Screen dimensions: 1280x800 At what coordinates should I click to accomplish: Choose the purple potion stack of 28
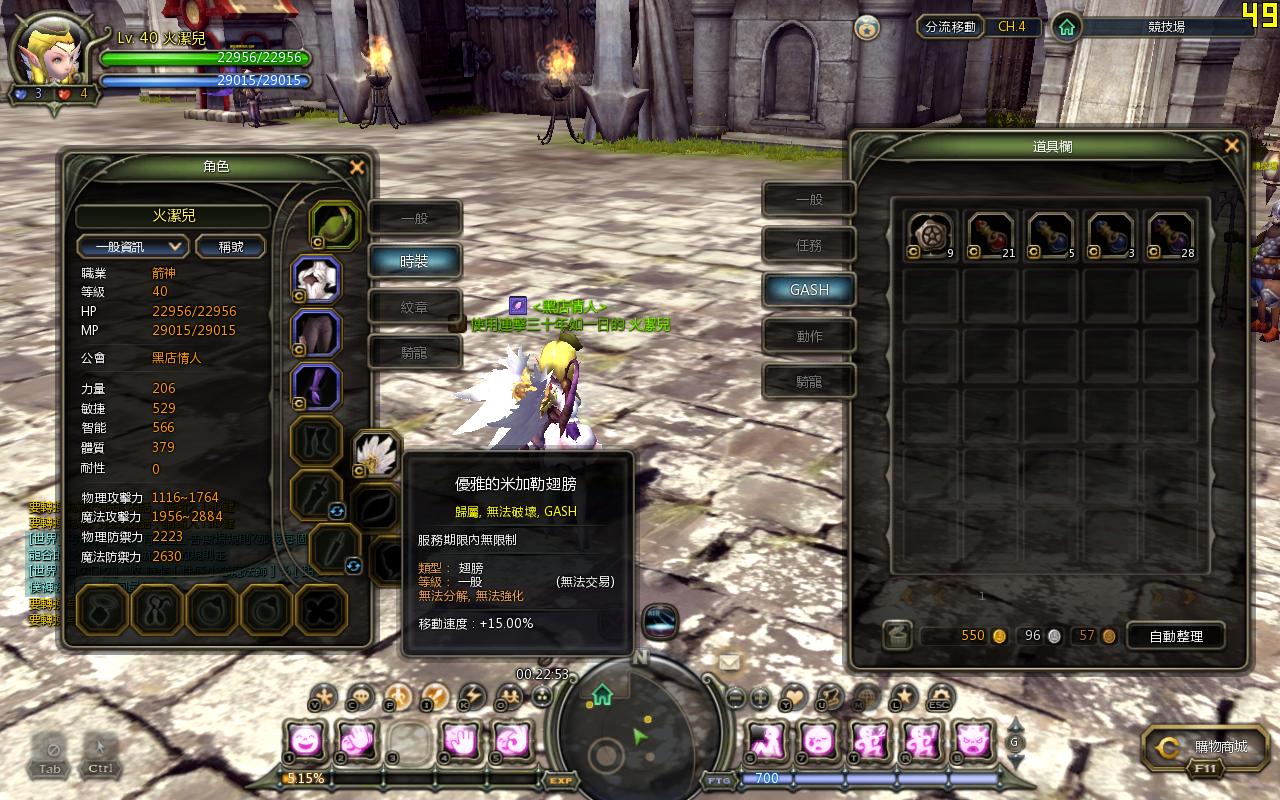(x=1170, y=235)
